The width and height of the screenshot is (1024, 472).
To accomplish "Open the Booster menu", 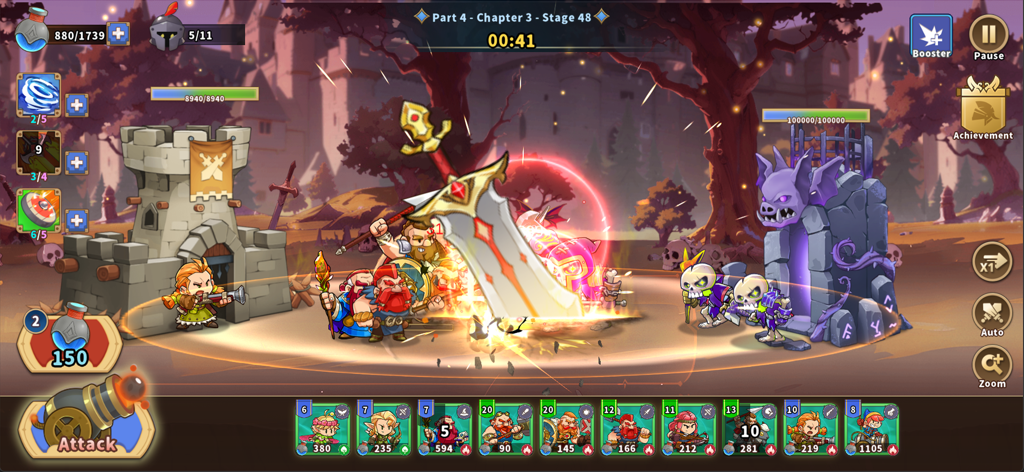I will tap(931, 36).
